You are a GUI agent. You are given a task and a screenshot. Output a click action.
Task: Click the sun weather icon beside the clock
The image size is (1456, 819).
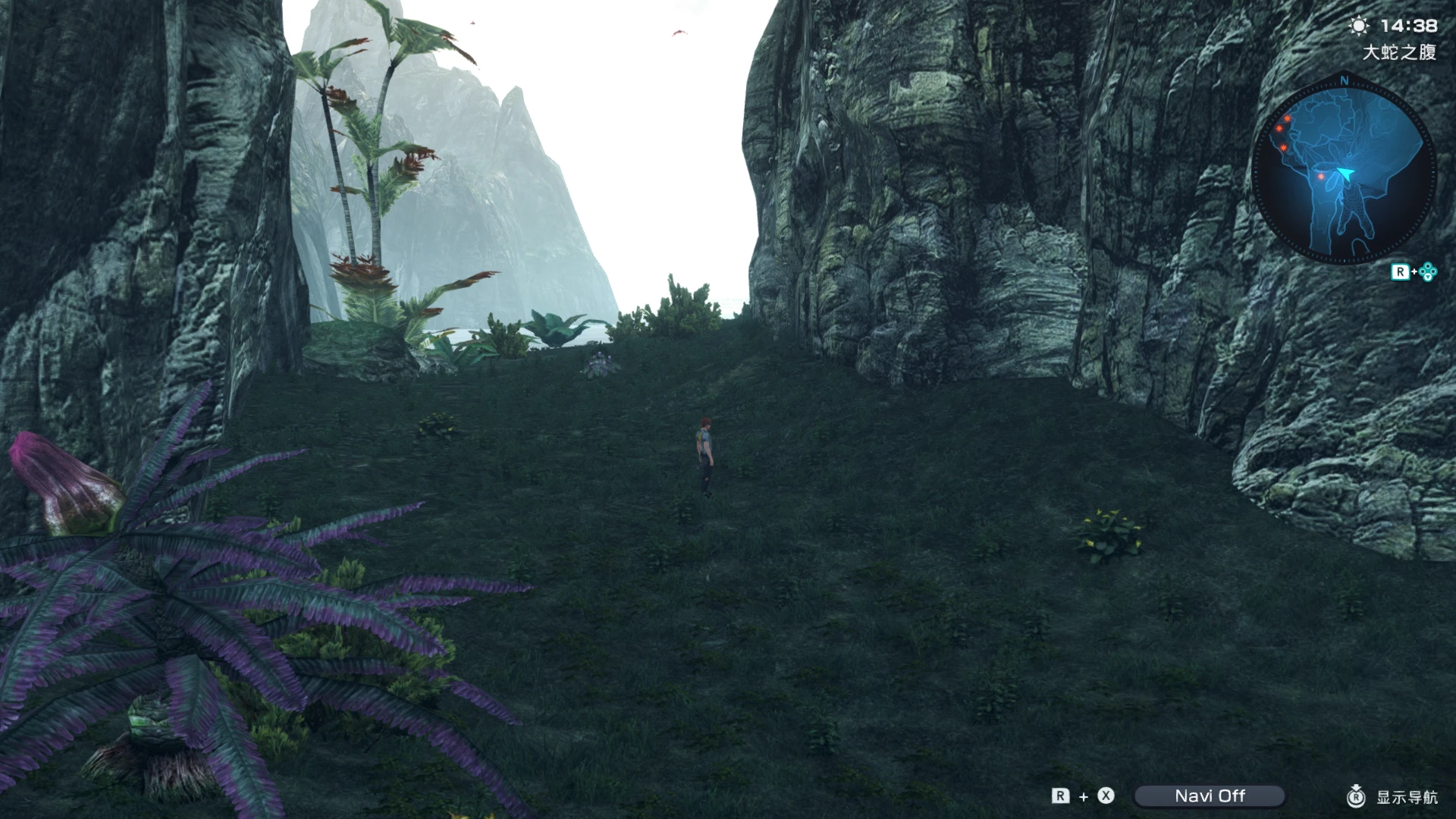pyautogui.click(x=1358, y=26)
